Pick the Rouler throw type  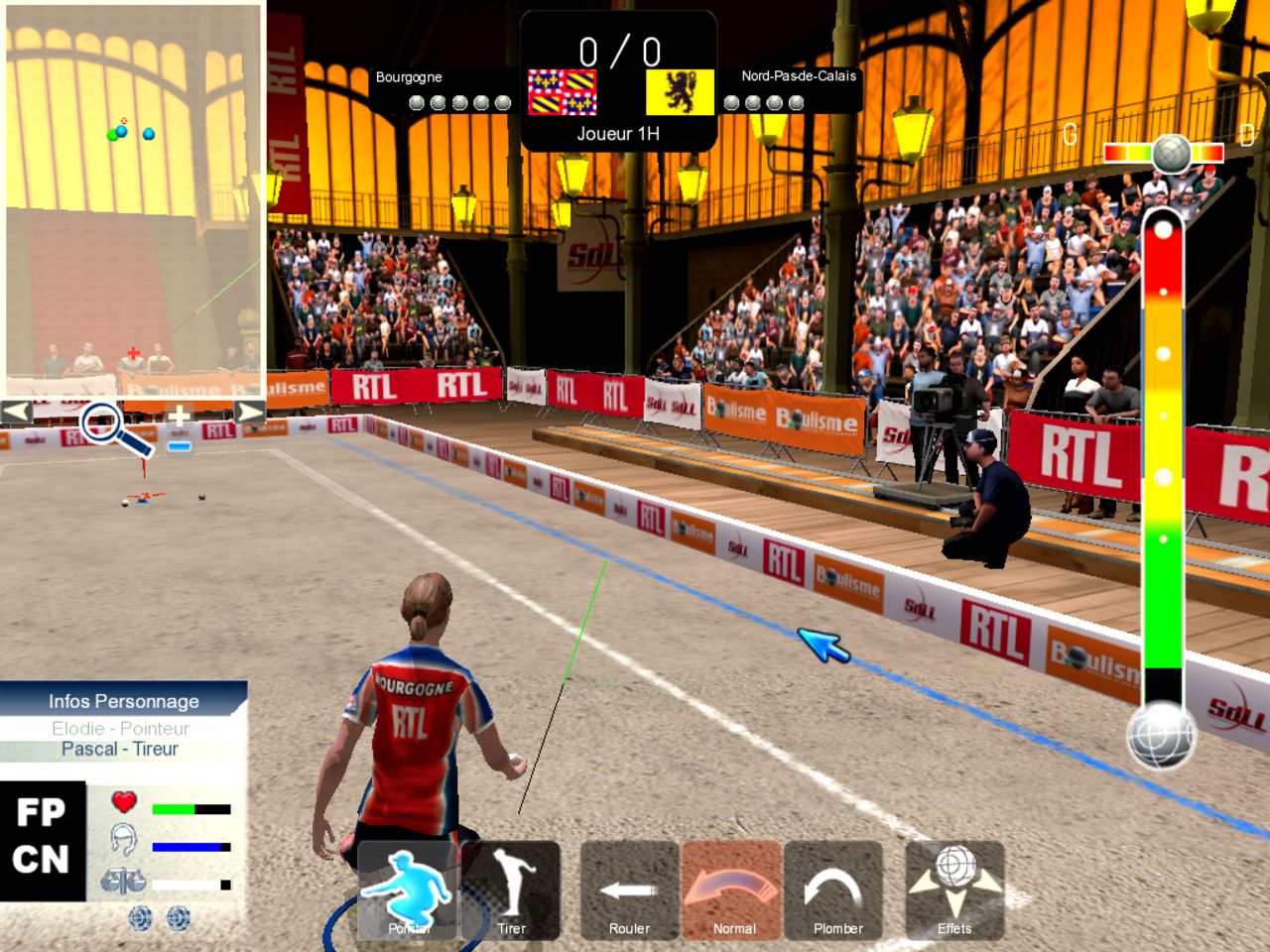point(629,890)
